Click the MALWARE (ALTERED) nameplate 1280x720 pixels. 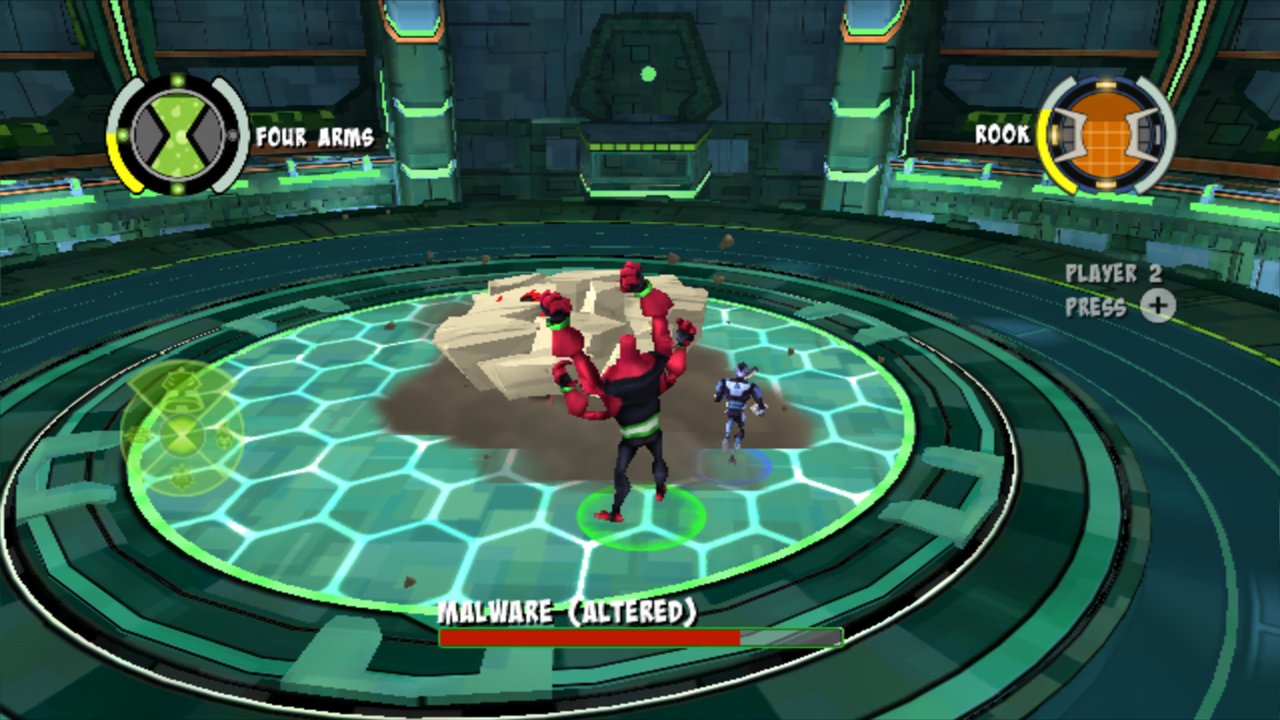(568, 614)
